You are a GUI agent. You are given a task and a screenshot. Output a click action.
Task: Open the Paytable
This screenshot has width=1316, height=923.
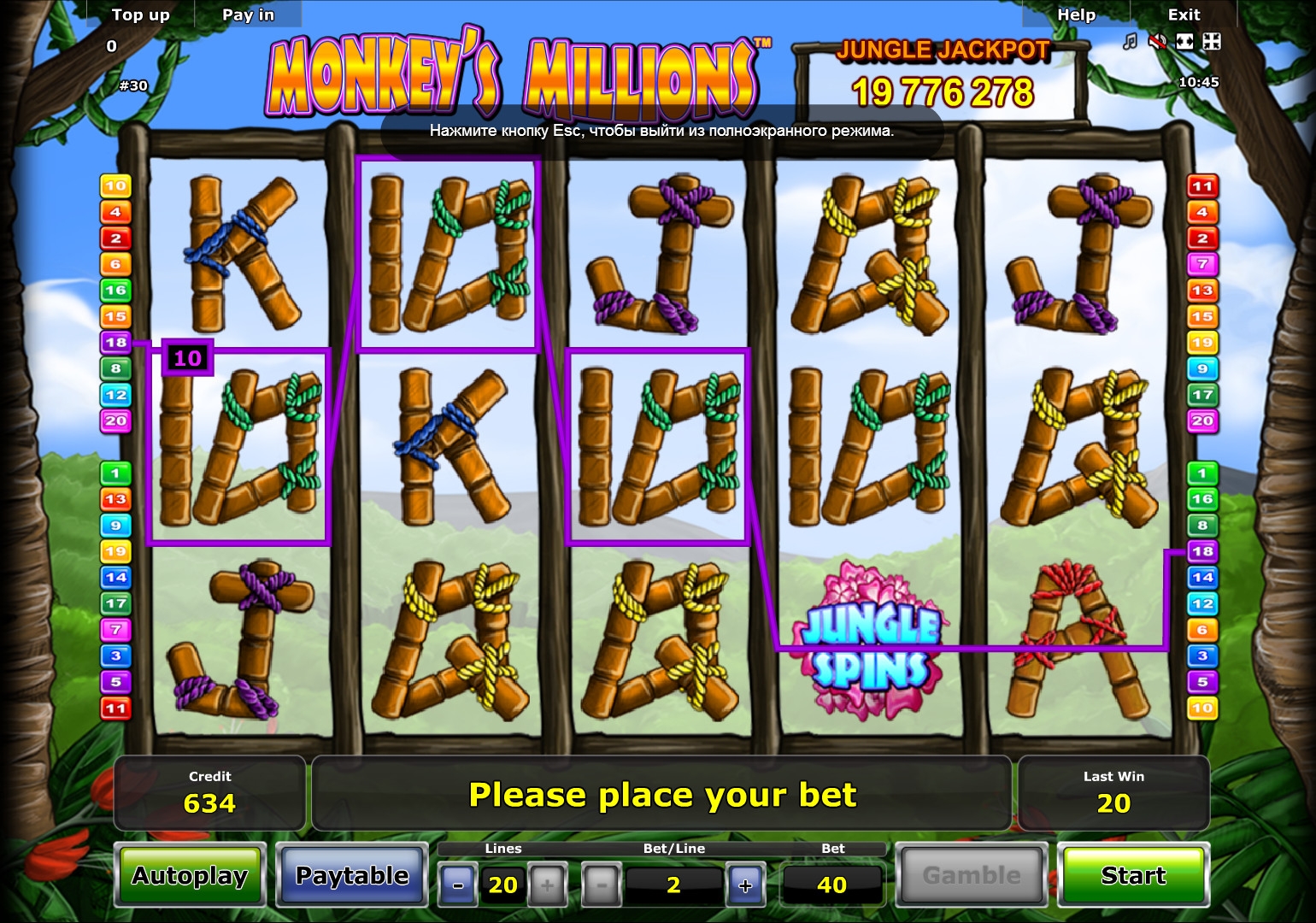pyautogui.click(x=352, y=876)
